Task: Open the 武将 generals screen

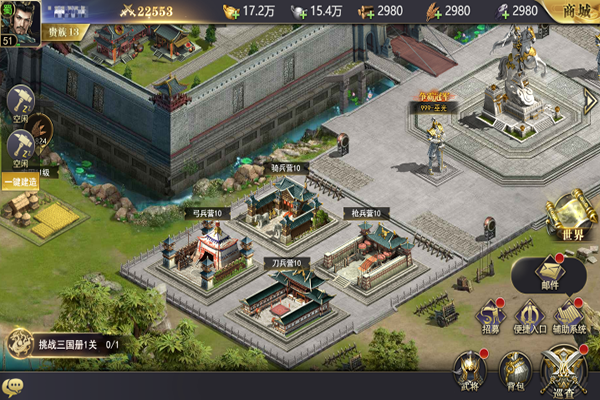Action: click(469, 370)
